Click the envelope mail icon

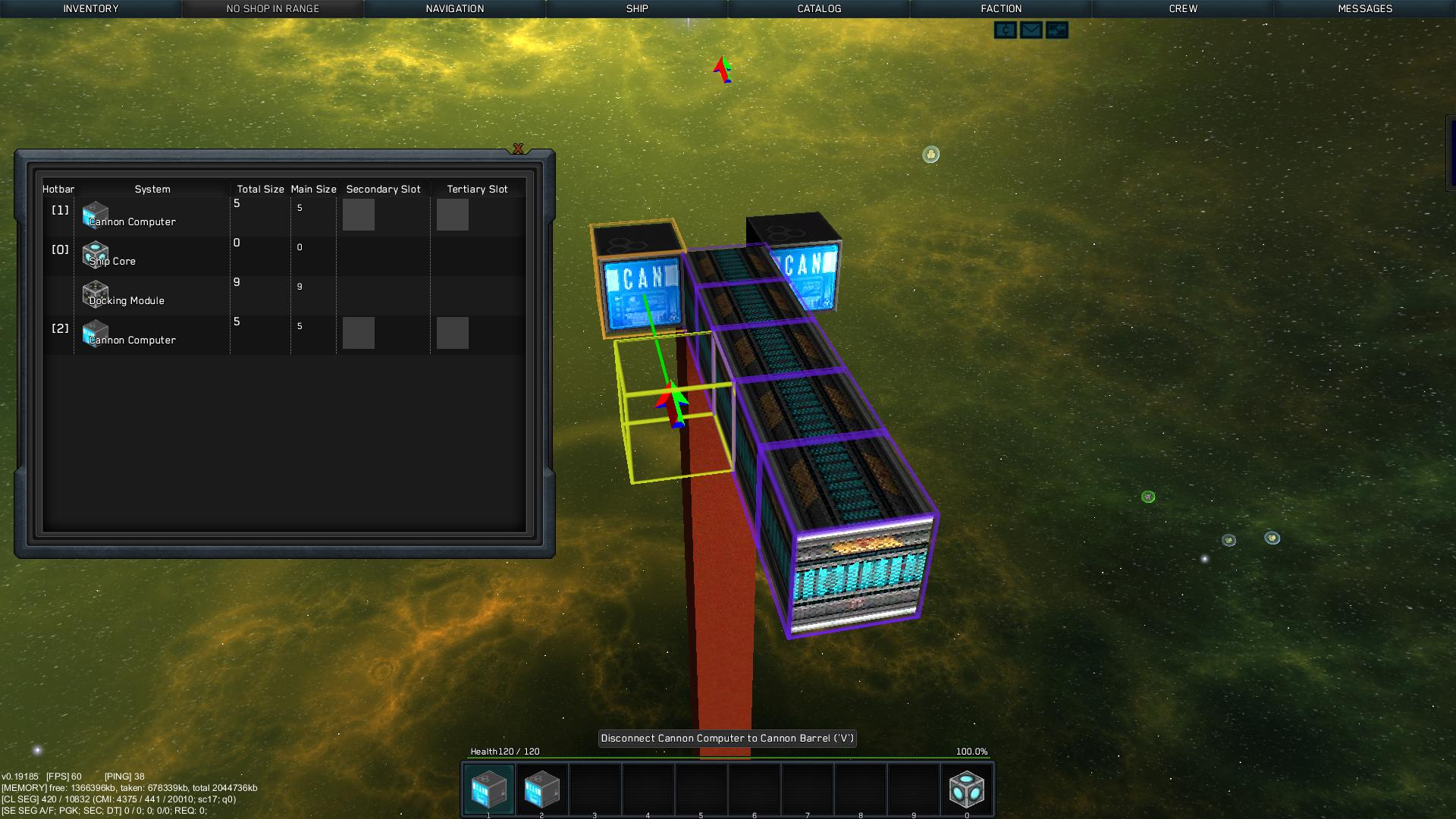pyautogui.click(x=1031, y=30)
